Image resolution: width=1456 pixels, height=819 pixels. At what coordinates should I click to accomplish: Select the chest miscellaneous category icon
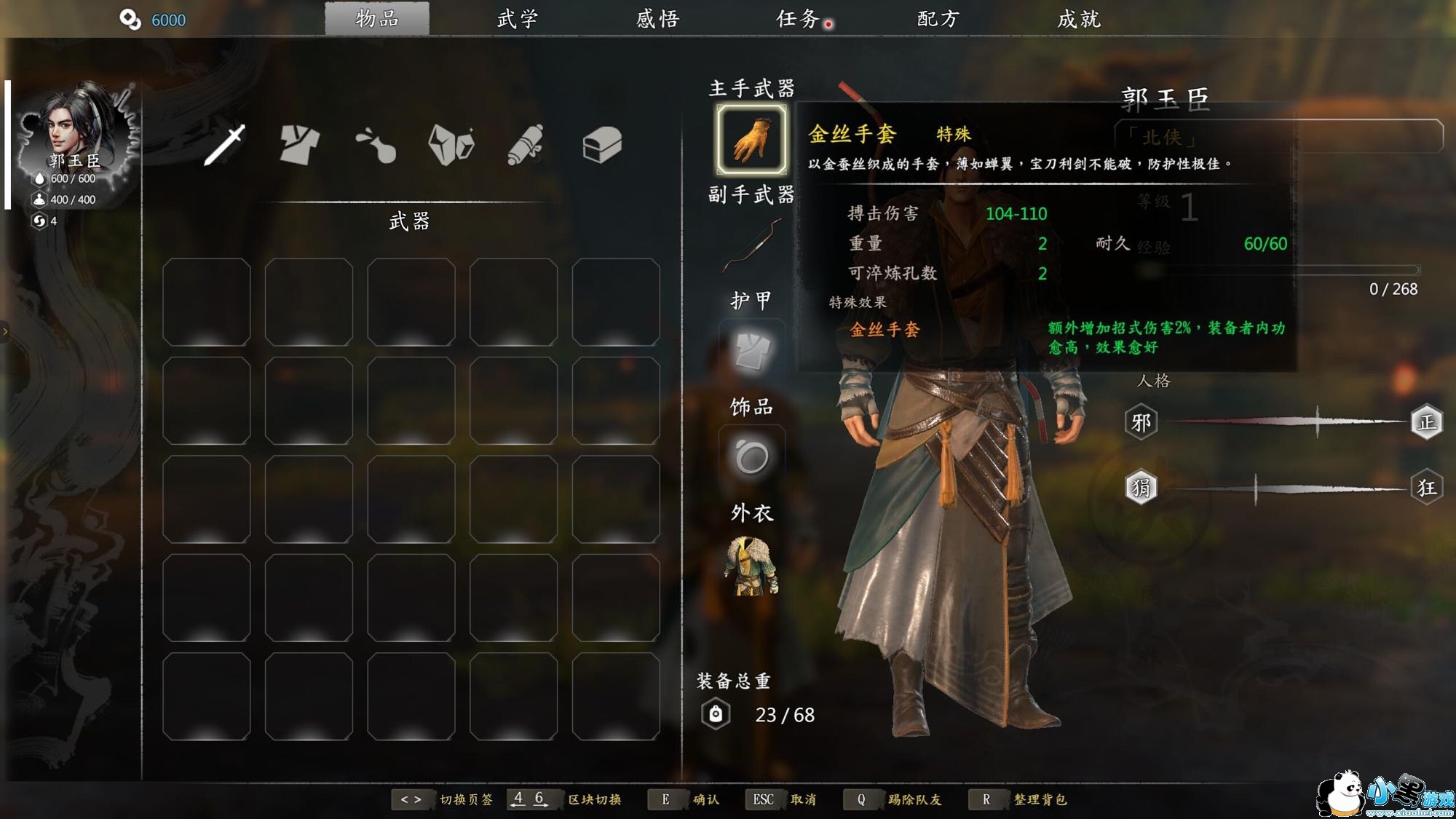602,144
